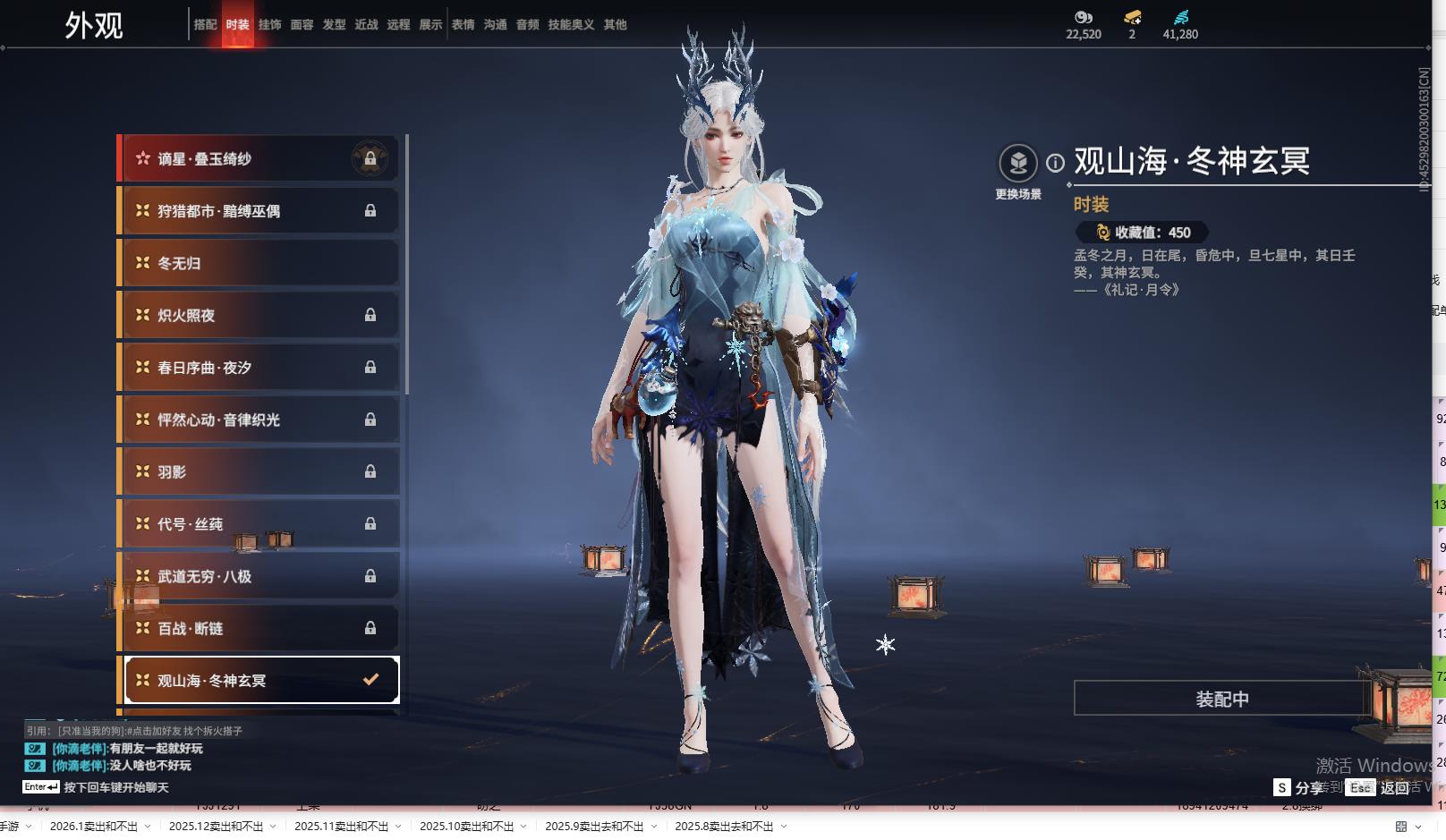The height and width of the screenshot is (840, 1446).
Task: Pick the 武道无穷·八极 outfit
Action: (x=258, y=576)
